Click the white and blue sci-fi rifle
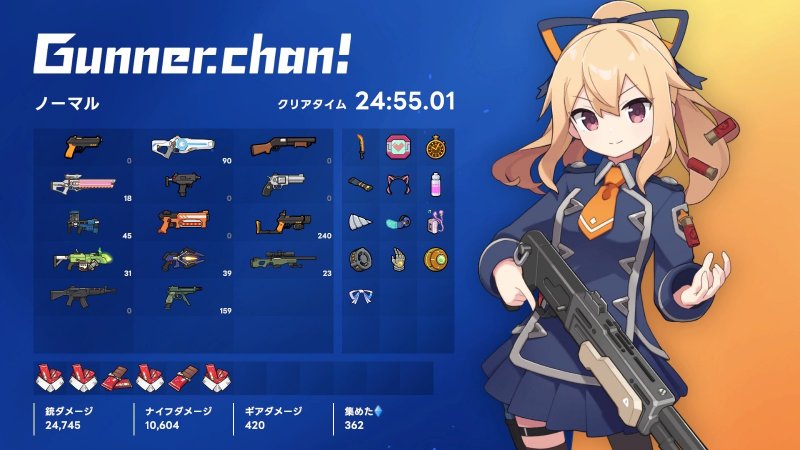Image resolution: width=800 pixels, height=450 pixels. point(183,147)
